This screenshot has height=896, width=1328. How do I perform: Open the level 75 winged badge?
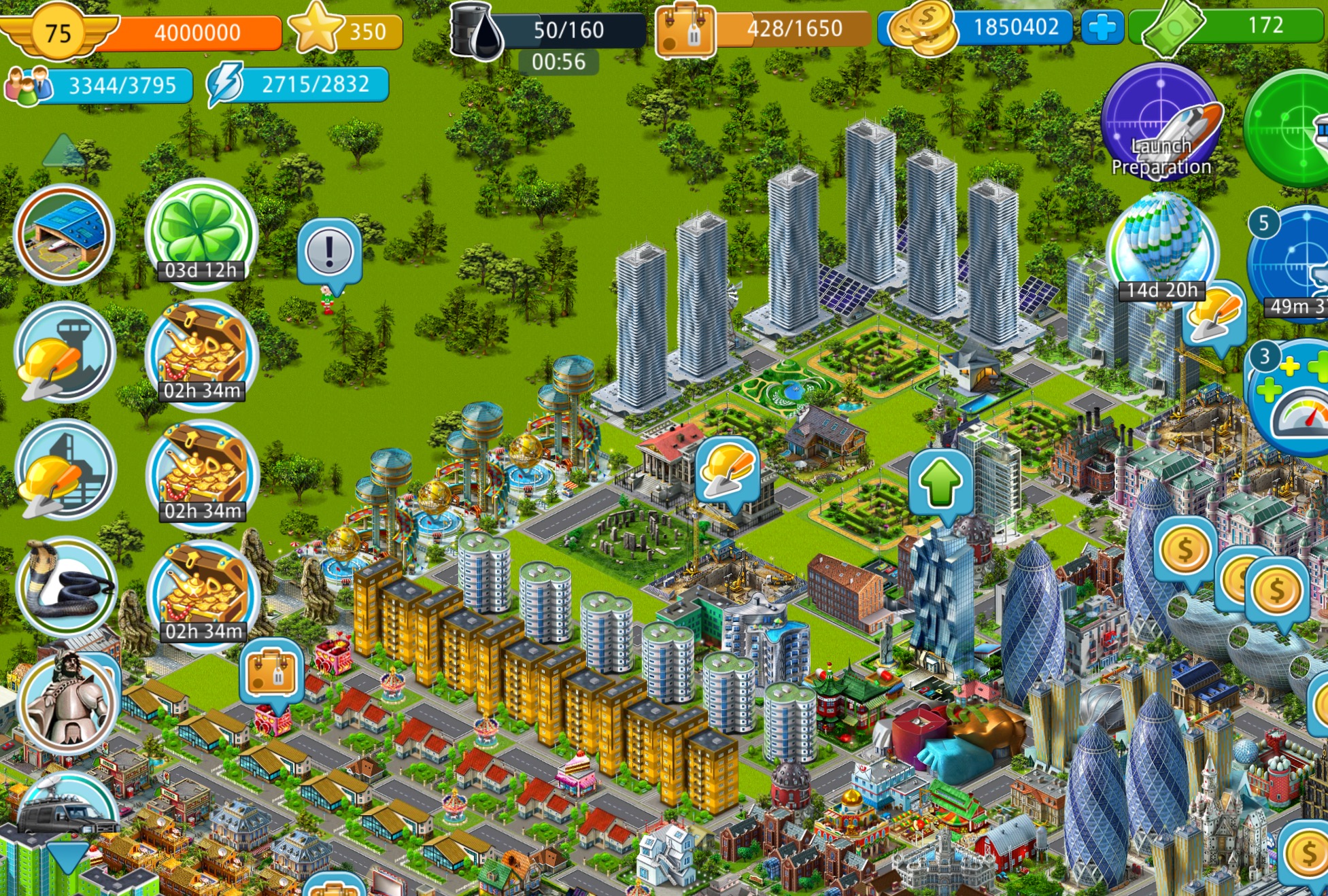tap(58, 32)
